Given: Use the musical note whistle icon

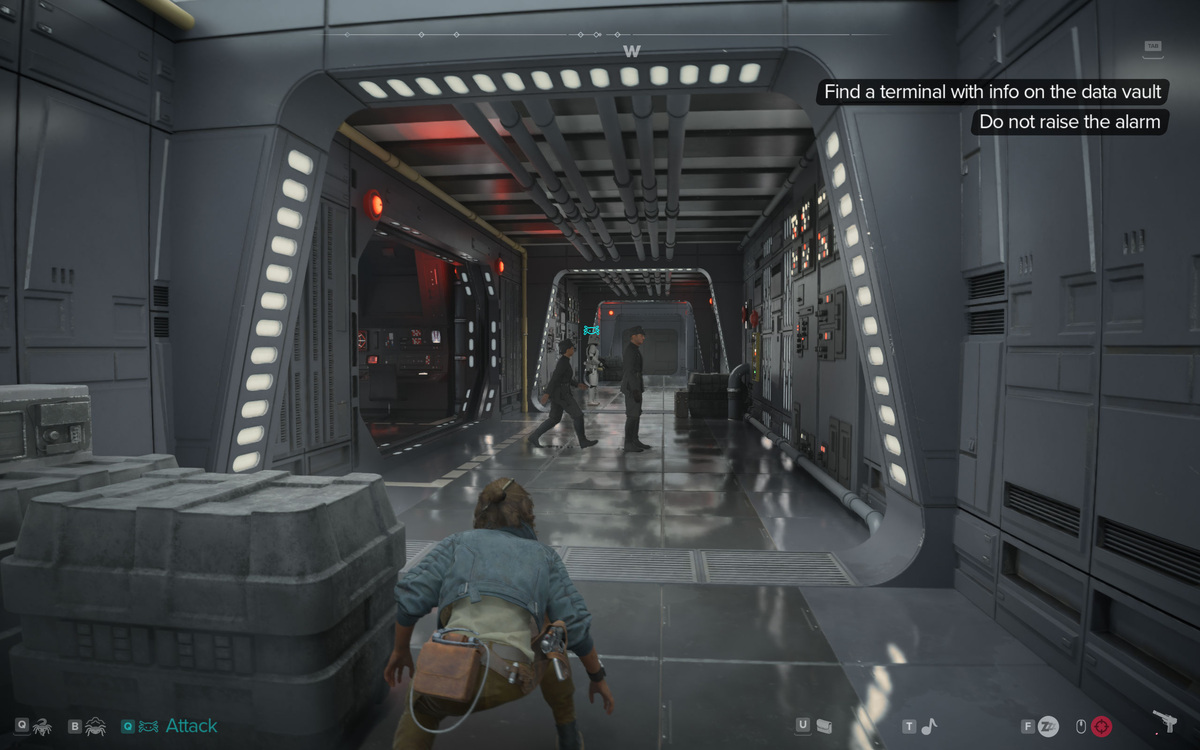Looking at the screenshot, I should click(930, 726).
